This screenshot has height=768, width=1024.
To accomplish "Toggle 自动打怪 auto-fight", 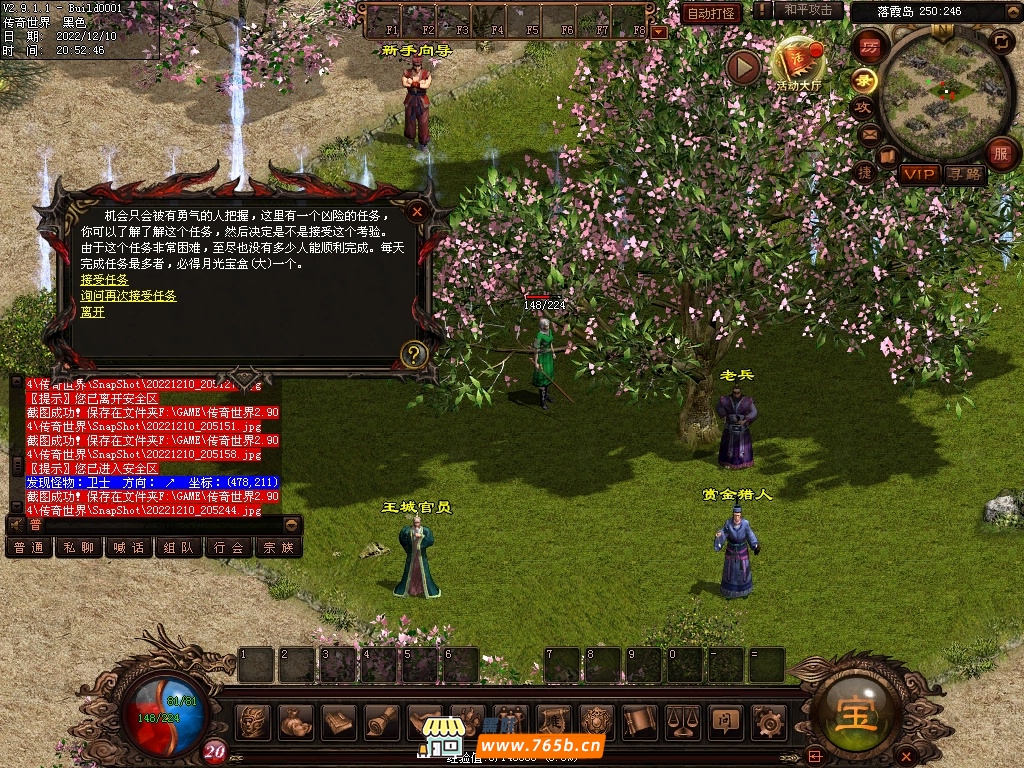I will click(x=712, y=13).
